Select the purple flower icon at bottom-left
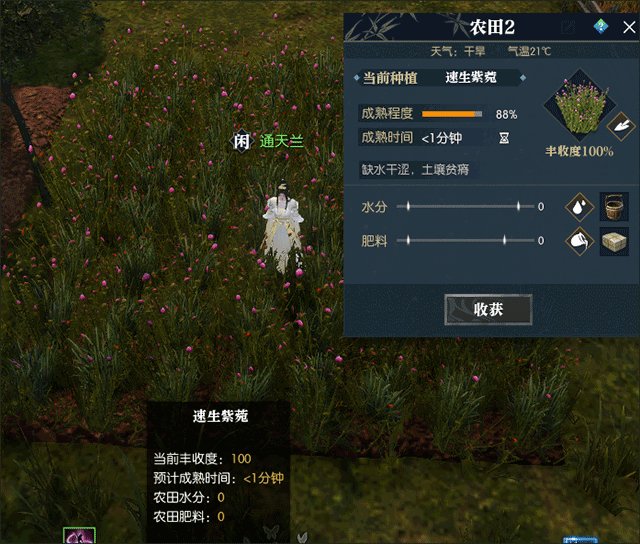 pos(78,536)
